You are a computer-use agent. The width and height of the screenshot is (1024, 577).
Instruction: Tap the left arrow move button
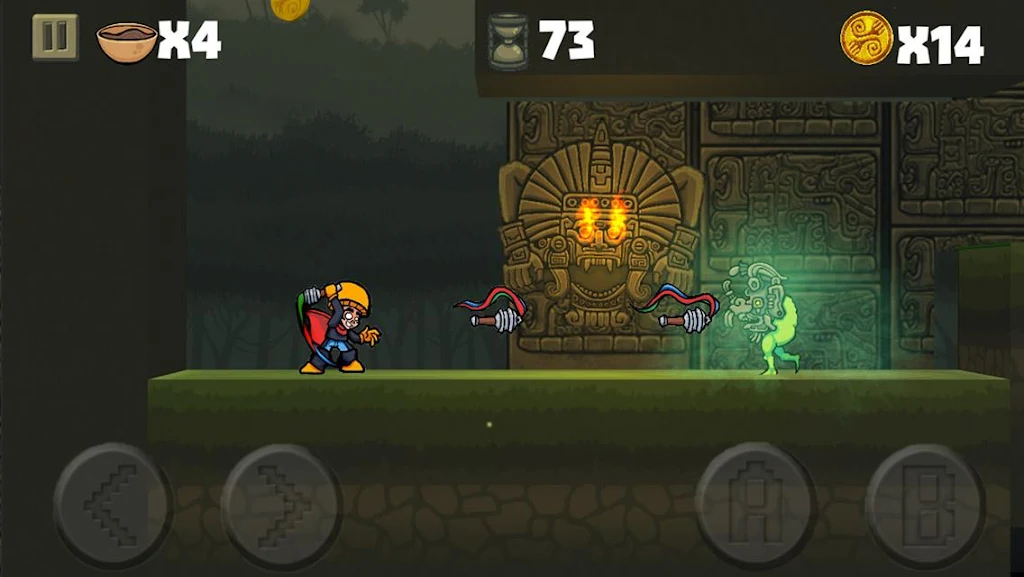coord(112,502)
